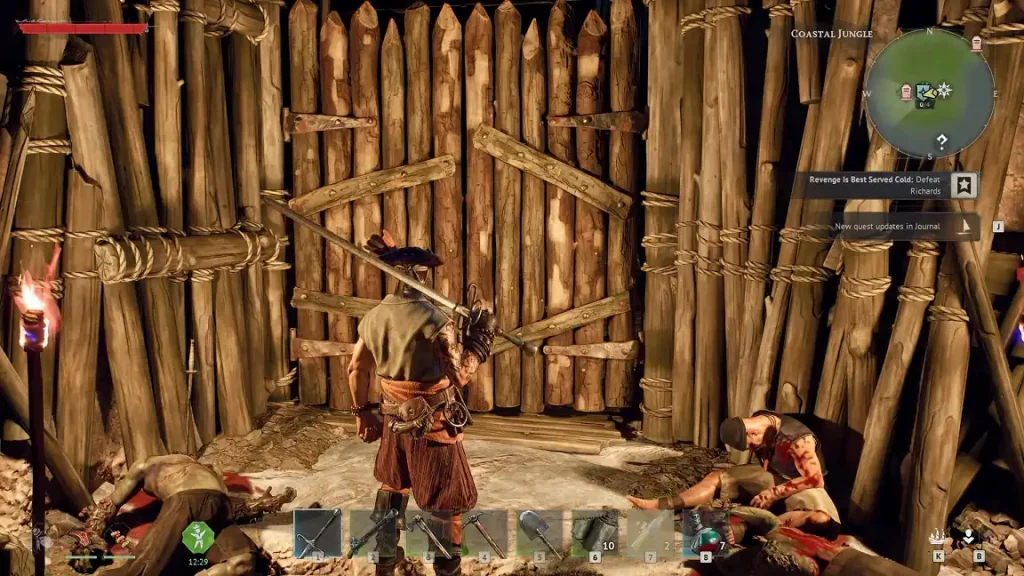The image size is (1024, 576).
Task: Click the green running figure buff icon
Action: (198, 536)
